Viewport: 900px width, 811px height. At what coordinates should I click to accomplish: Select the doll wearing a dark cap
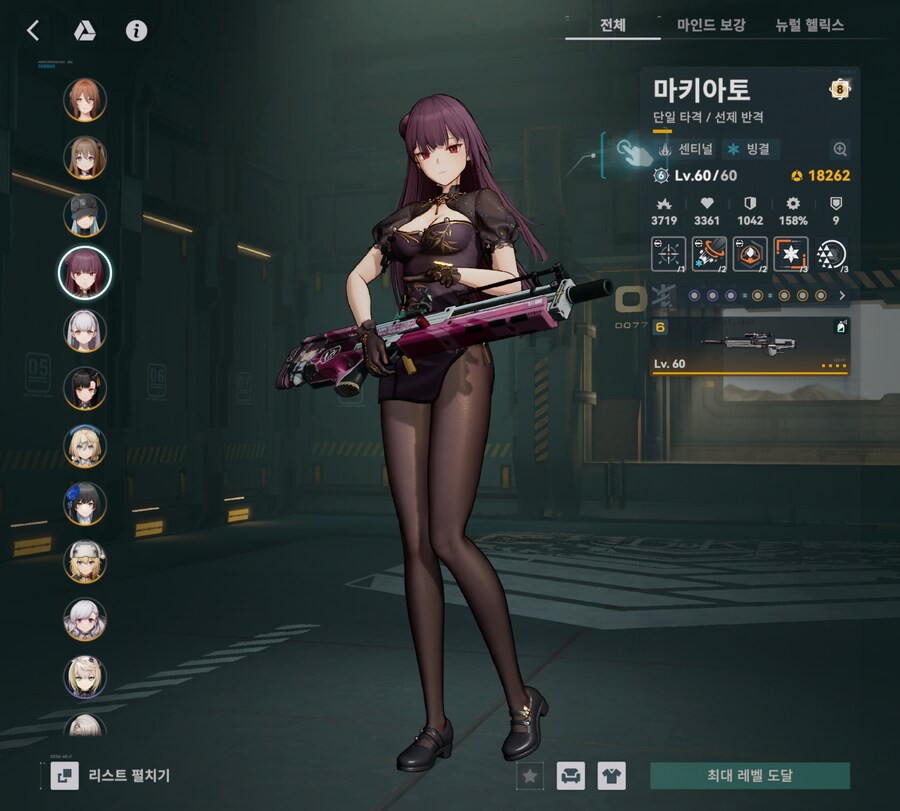(85, 215)
